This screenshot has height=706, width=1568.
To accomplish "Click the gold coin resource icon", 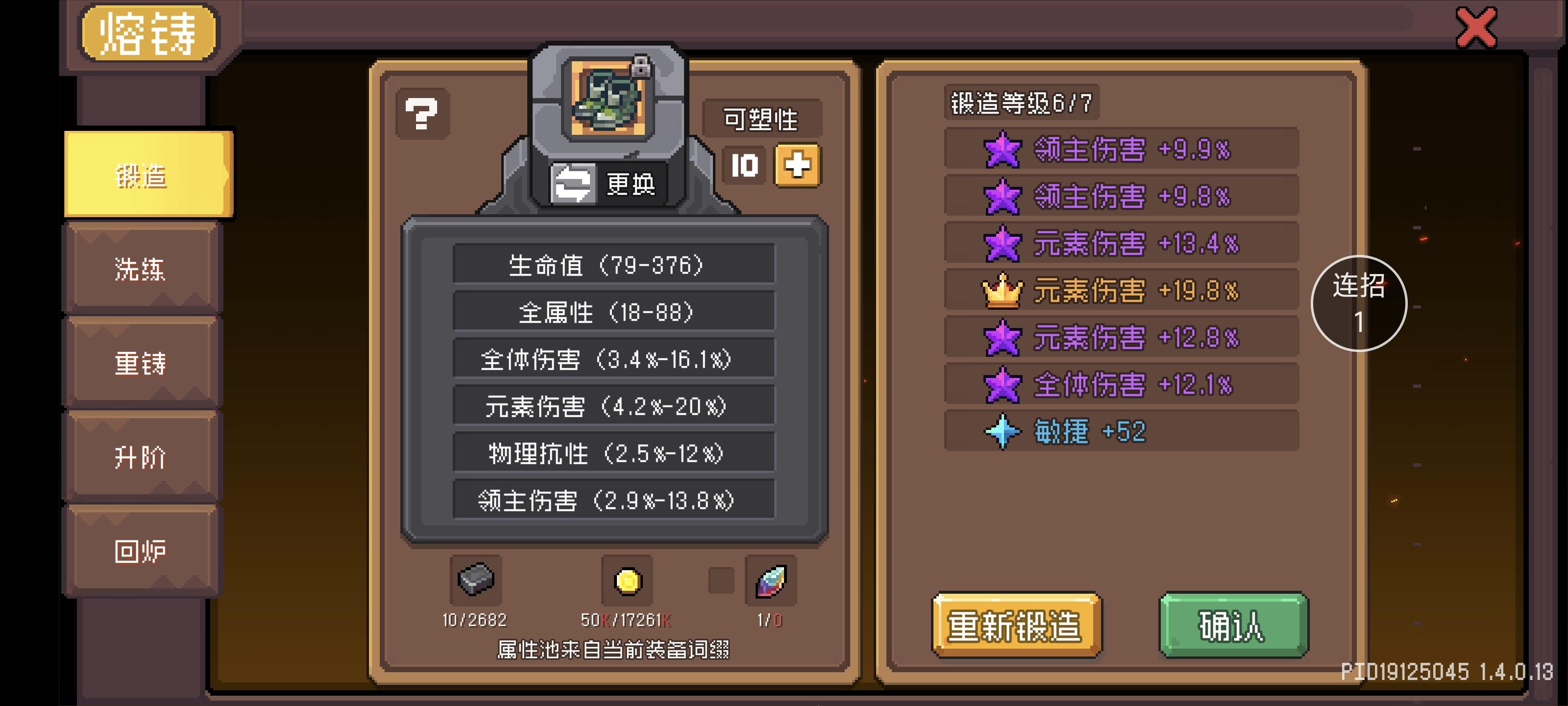I will coord(628,581).
